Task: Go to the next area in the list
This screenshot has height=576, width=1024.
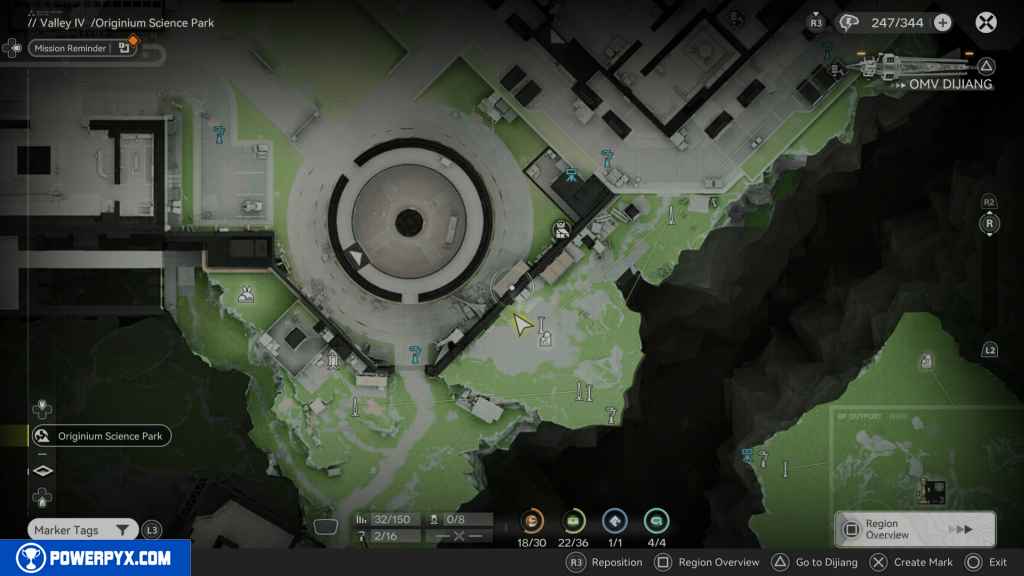Action: coord(41,496)
